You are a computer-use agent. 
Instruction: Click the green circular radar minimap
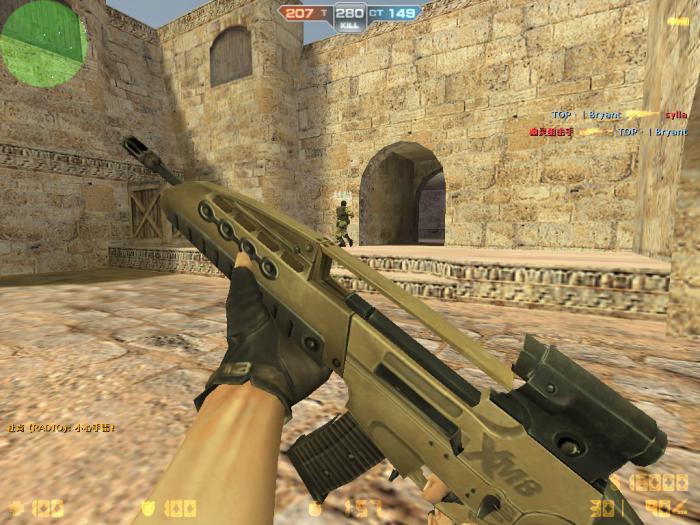tap(42, 42)
